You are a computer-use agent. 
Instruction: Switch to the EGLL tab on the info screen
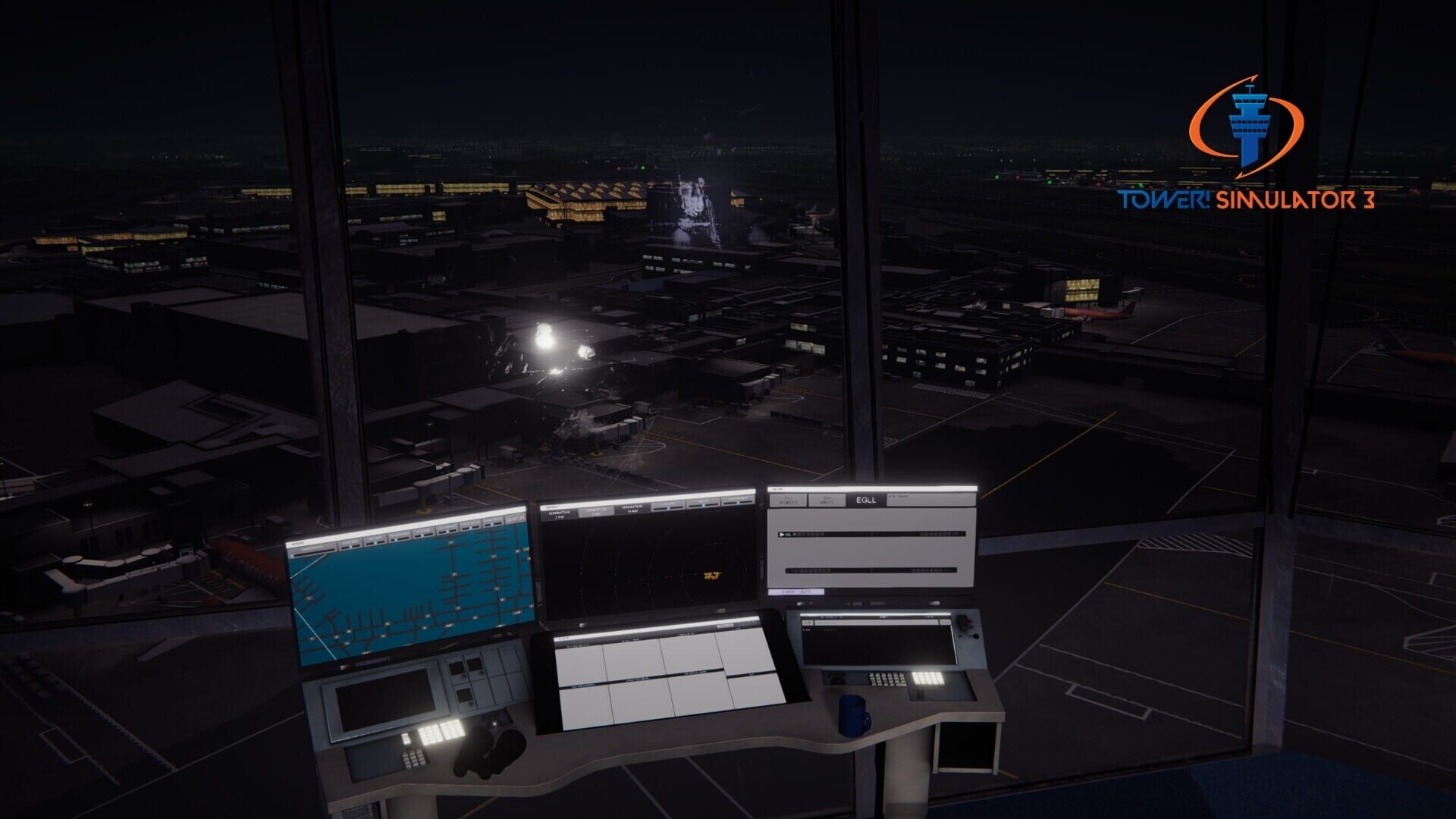866,500
